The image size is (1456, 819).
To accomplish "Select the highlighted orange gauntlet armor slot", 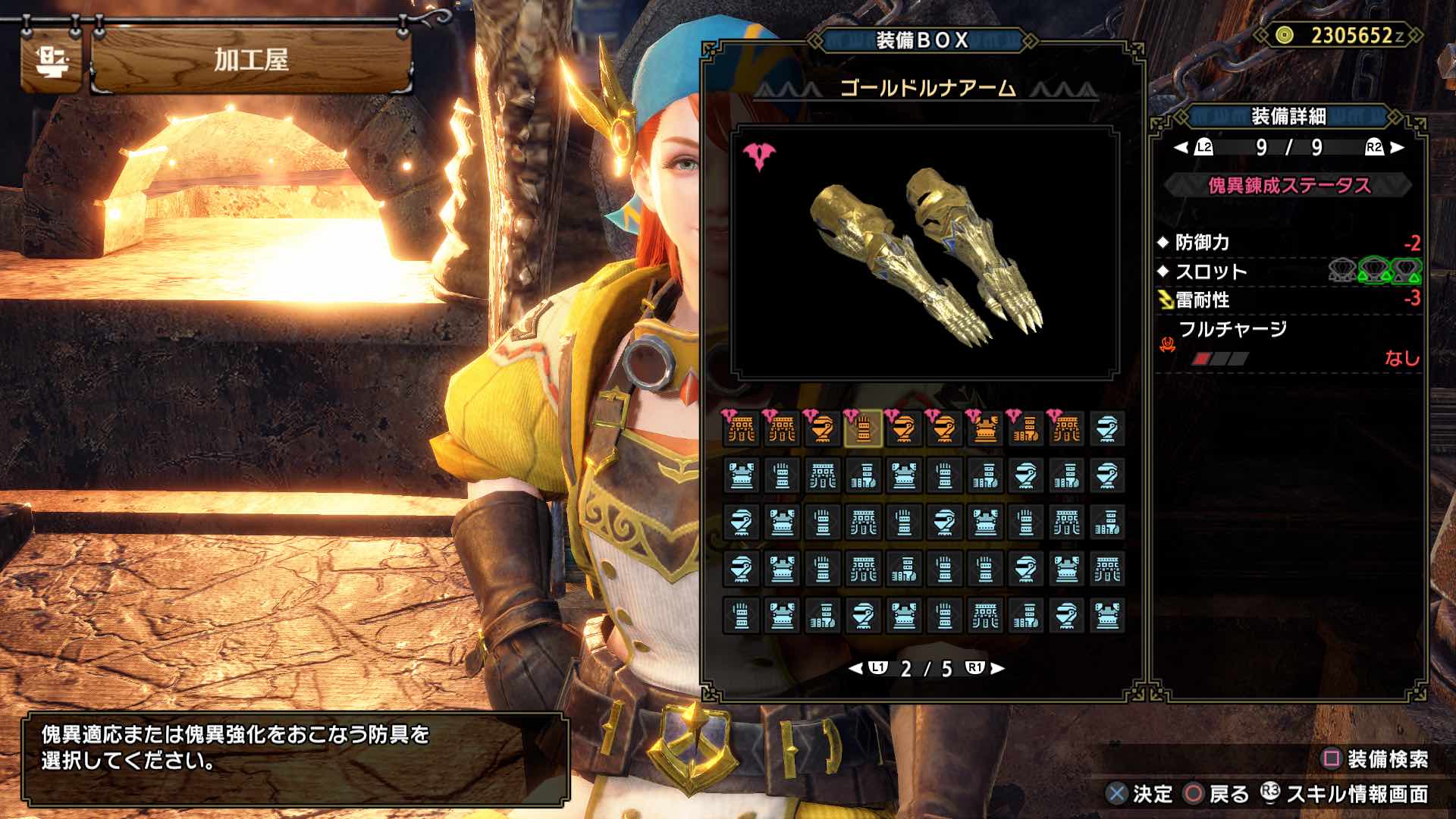I will tap(863, 430).
